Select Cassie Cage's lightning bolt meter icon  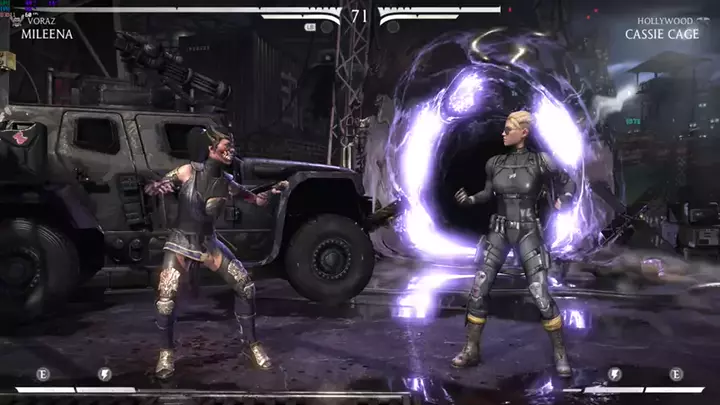click(614, 374)
